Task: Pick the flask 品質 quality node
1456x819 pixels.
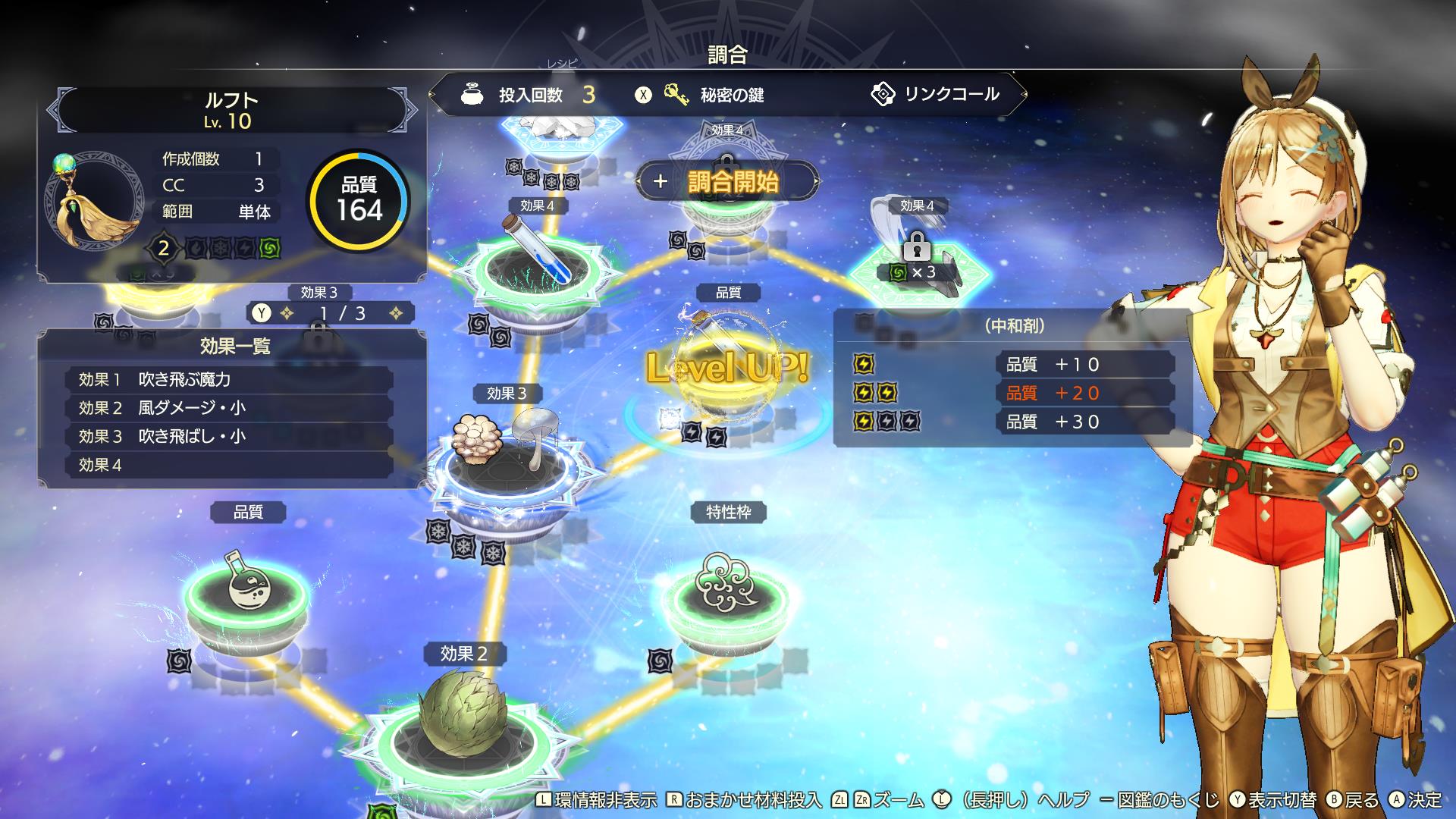Action: 247,591
